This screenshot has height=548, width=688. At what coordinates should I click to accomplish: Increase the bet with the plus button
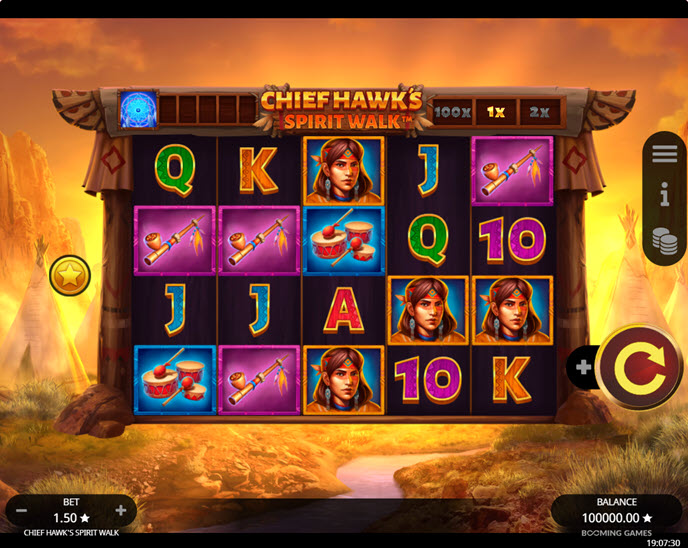(121, 510)
